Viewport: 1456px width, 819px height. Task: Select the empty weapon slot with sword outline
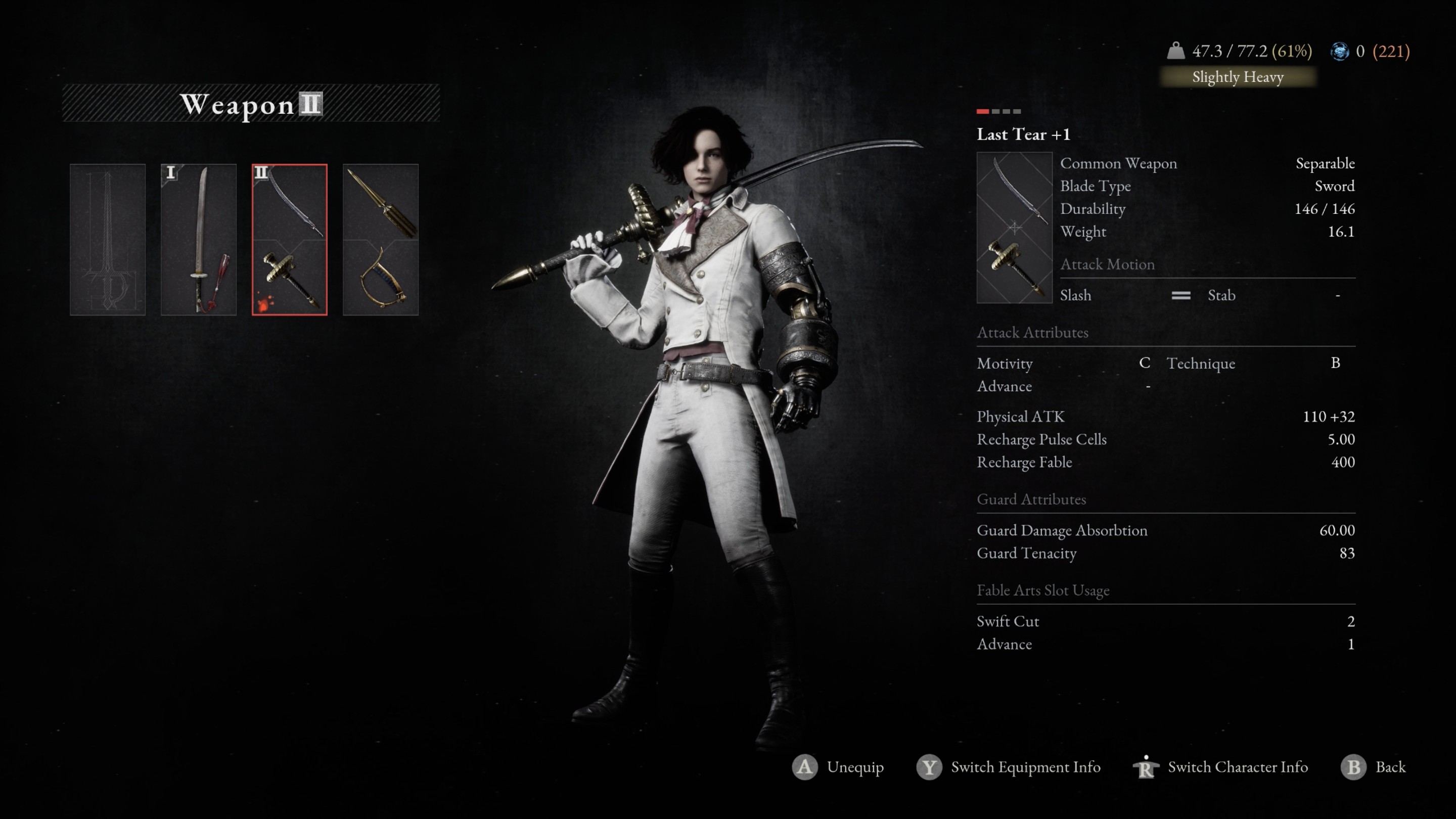coord(107,239)
